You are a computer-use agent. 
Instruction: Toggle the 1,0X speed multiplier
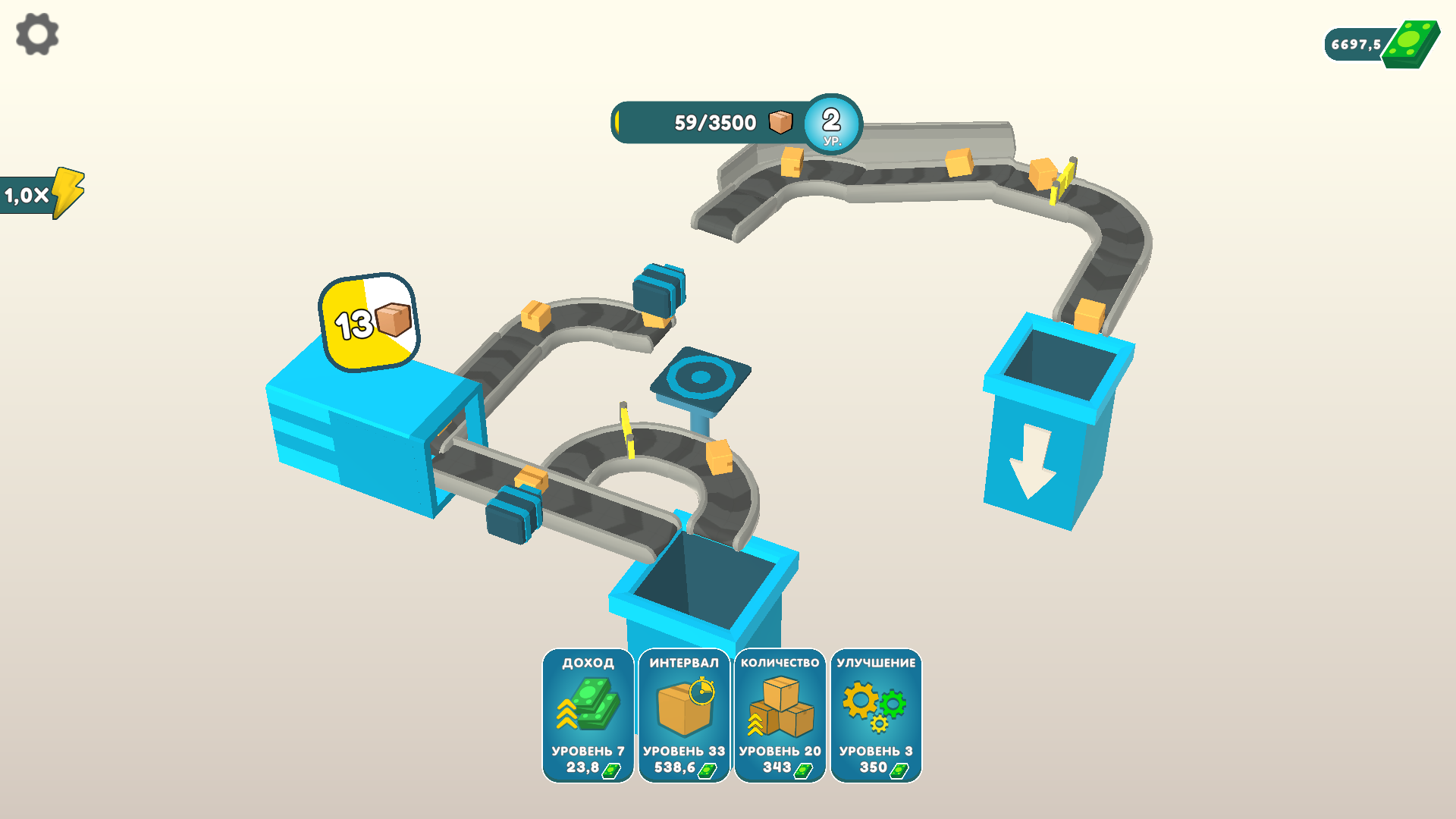click(x=38, y=193)
